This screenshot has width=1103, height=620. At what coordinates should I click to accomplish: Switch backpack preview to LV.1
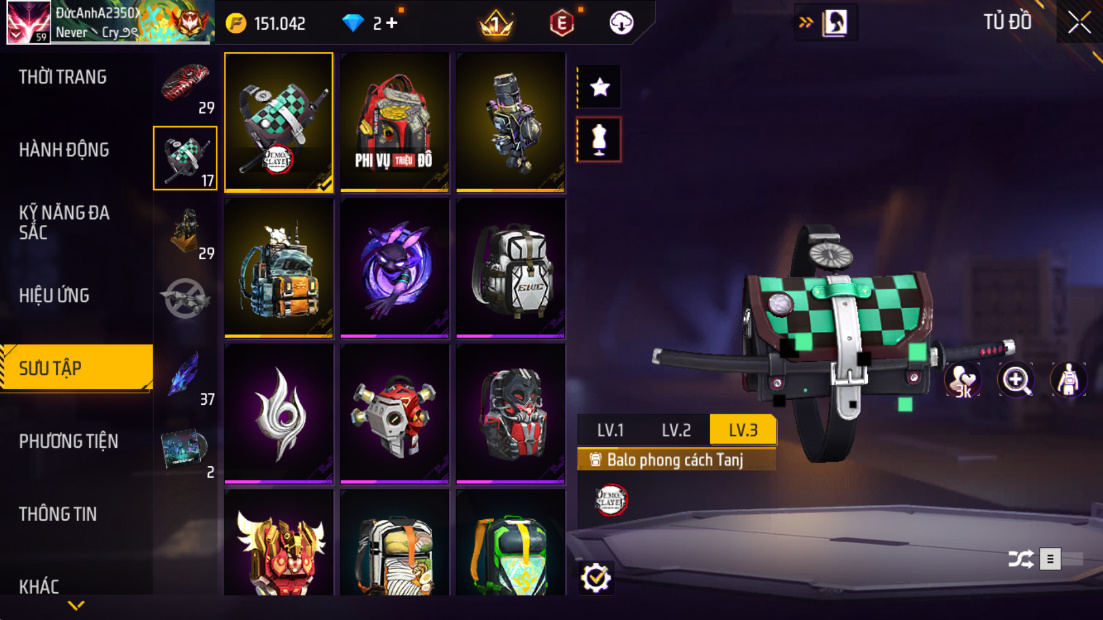[x=610, y=430]
